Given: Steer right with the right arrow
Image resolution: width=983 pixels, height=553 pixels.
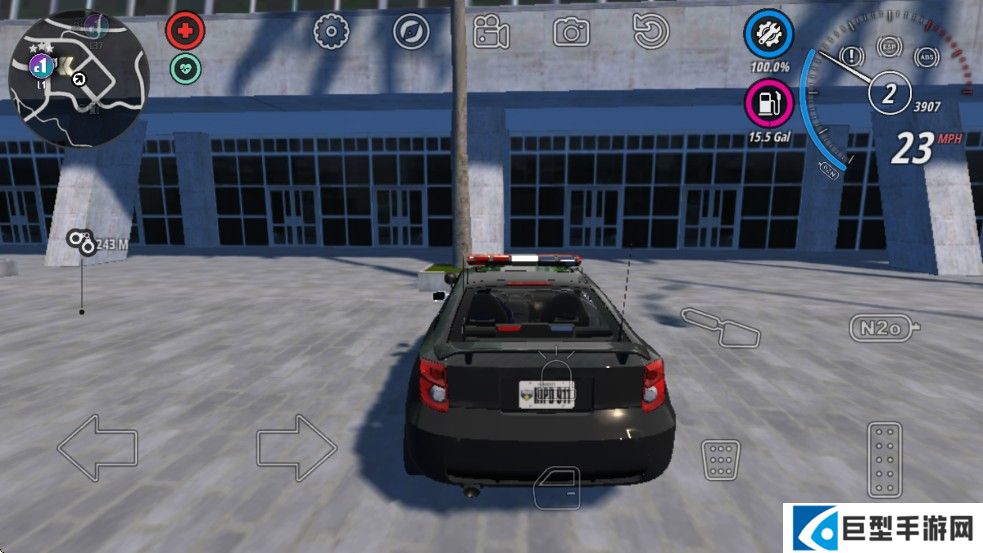Looking at the screenshot, I should 297,448.
